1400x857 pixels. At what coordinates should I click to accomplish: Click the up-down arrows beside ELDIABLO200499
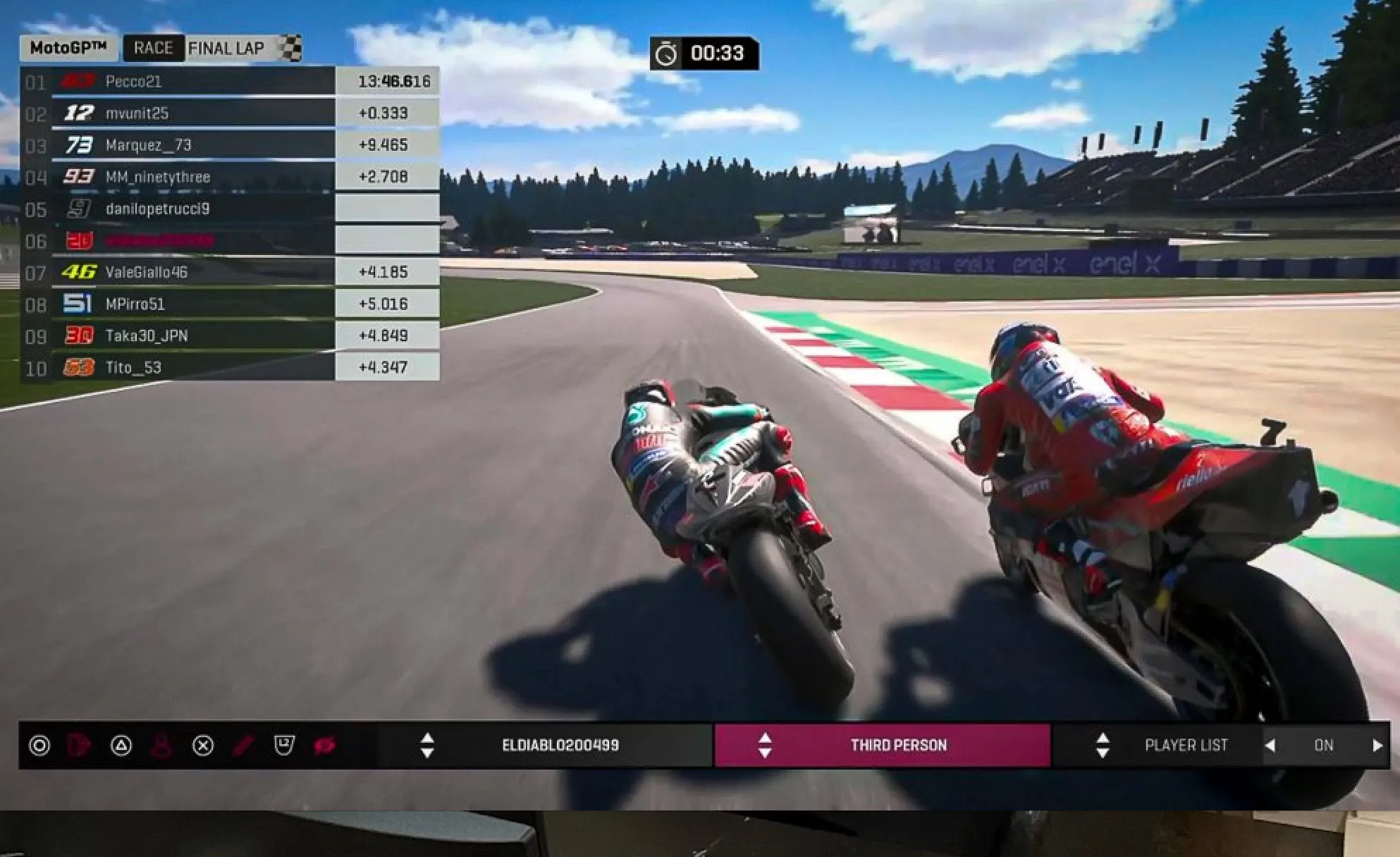pyautogui.click(x=428, y=745)
